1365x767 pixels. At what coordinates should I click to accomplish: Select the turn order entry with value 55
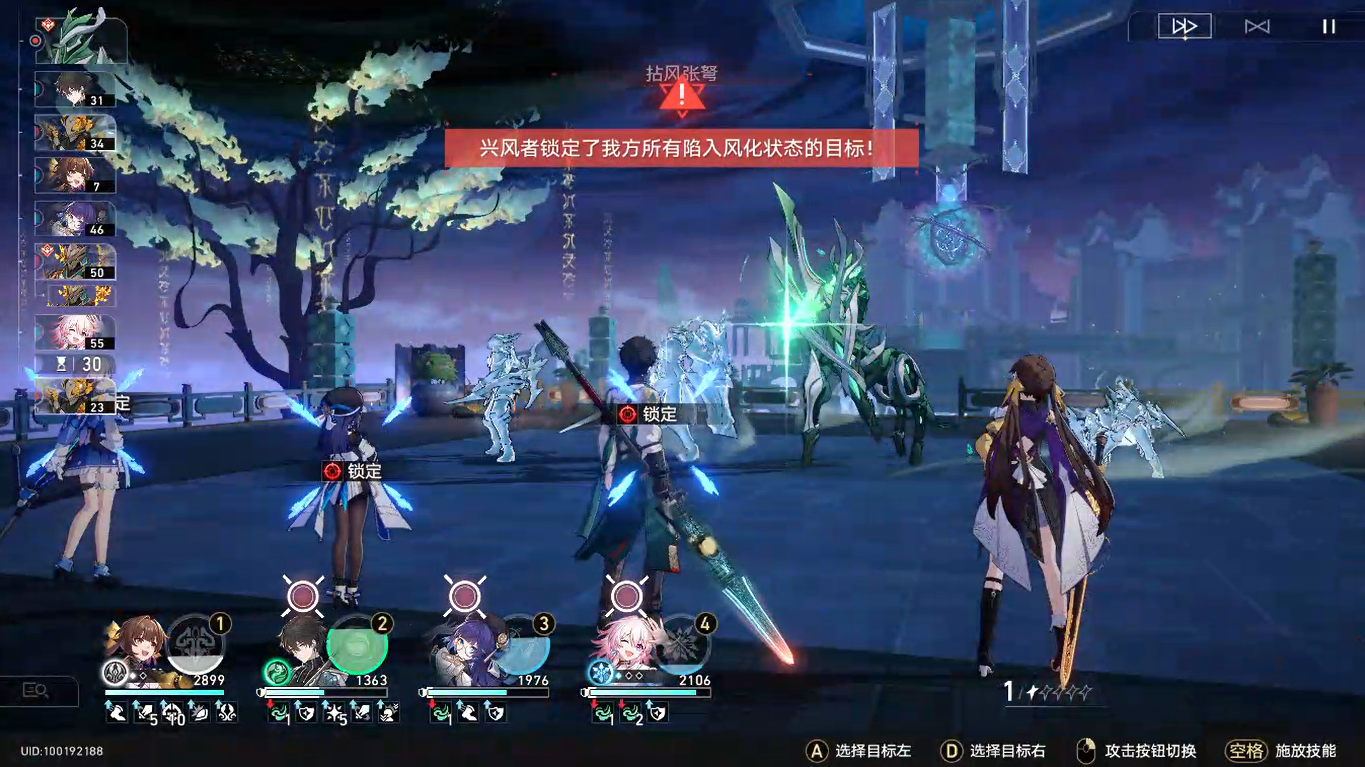(x=75, y=333)
